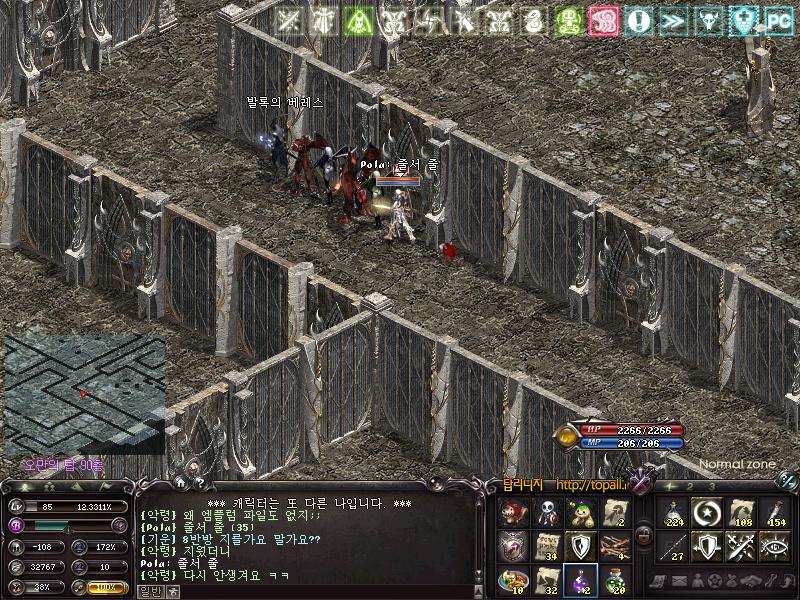Use the white potion with count 224
The height and width of the screenshot is (600, 800).
[673, 512]
